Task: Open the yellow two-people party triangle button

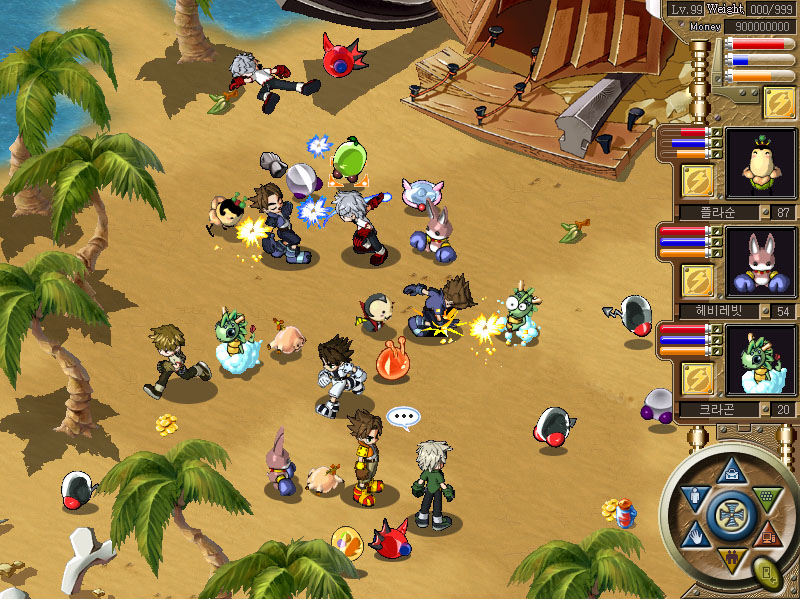Action: [729, 558]
